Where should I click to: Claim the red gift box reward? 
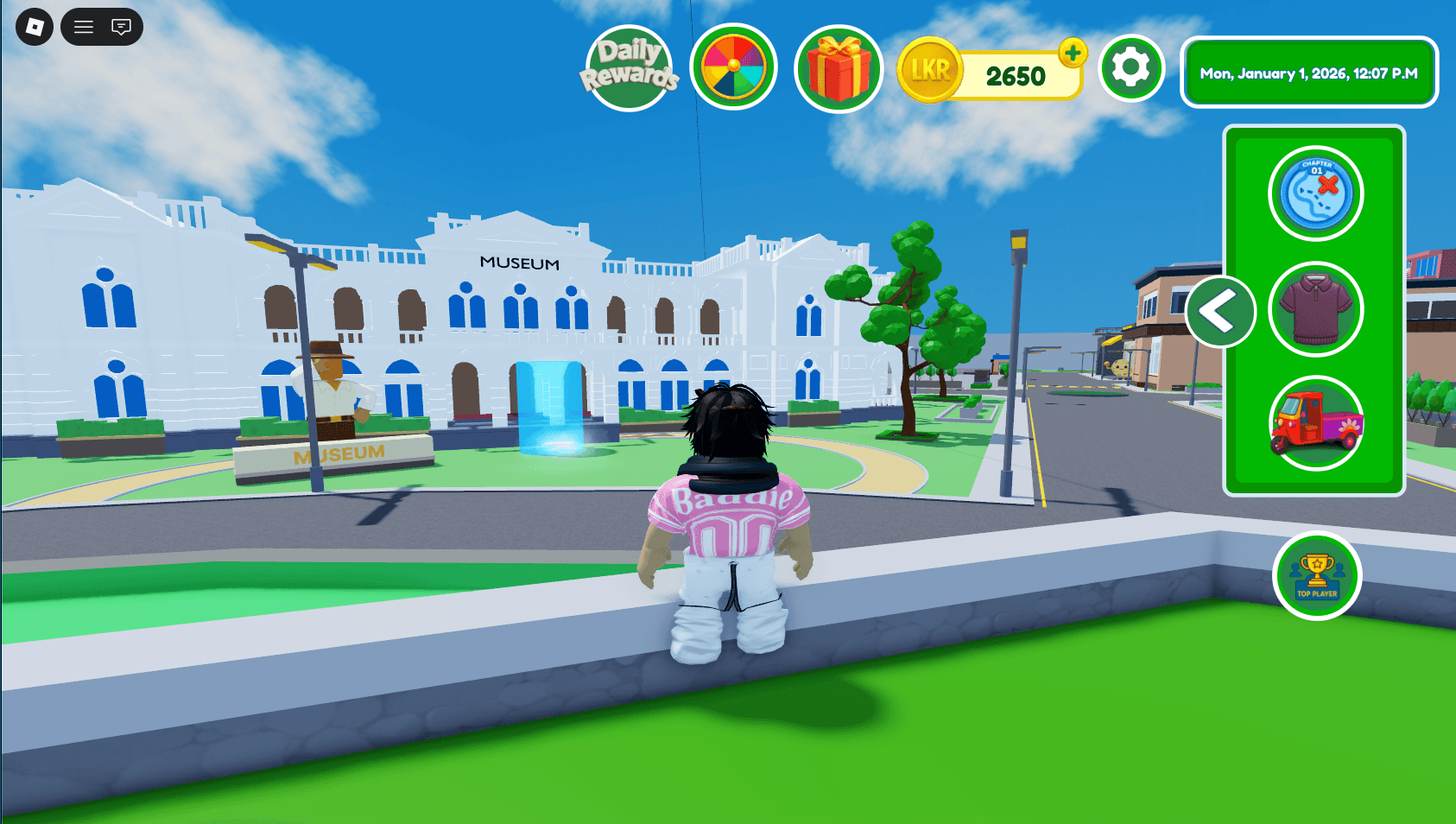tap(838, 67)
